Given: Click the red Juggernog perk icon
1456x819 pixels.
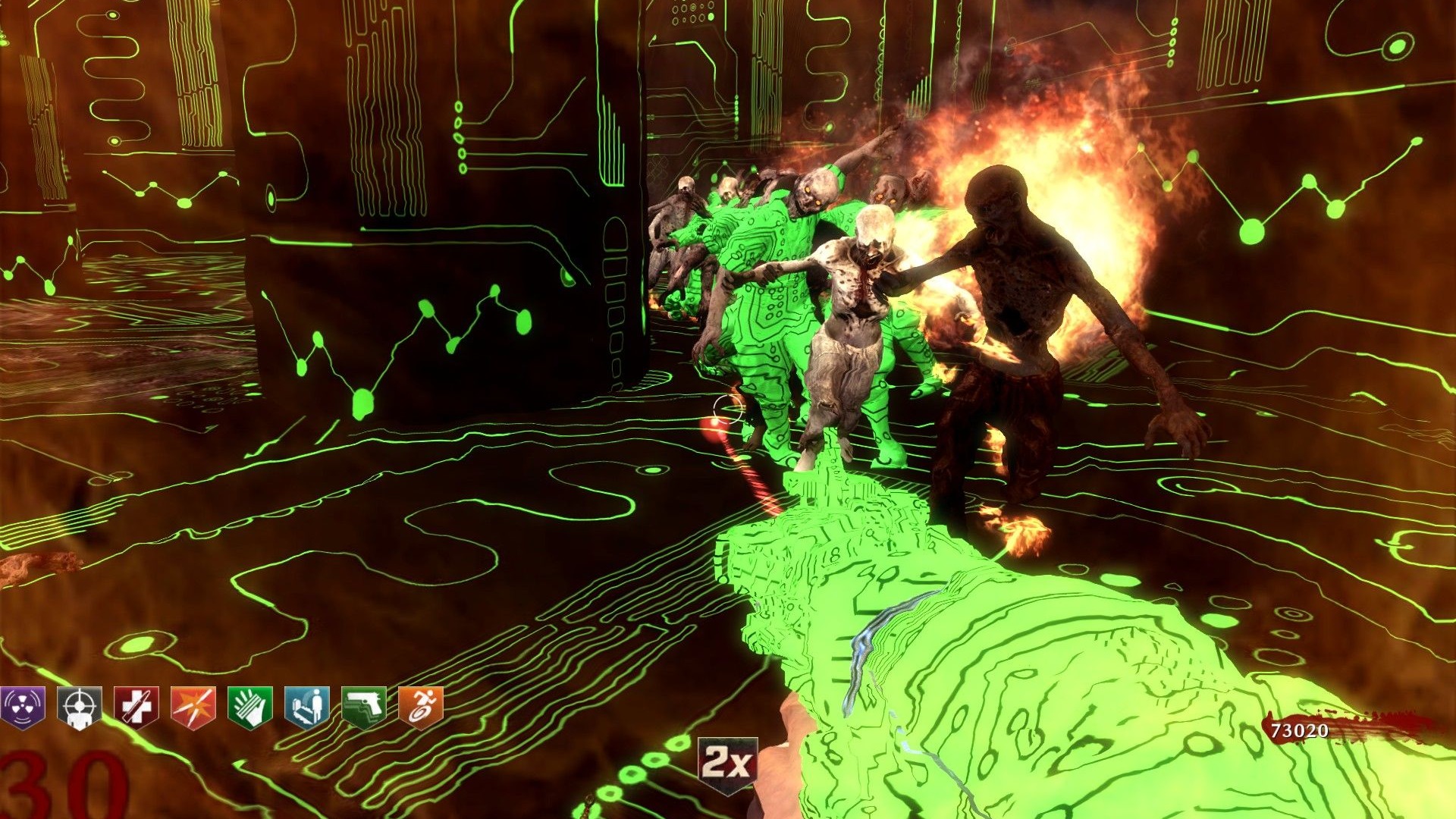Looking at the screenshot, I should point(136,707).
